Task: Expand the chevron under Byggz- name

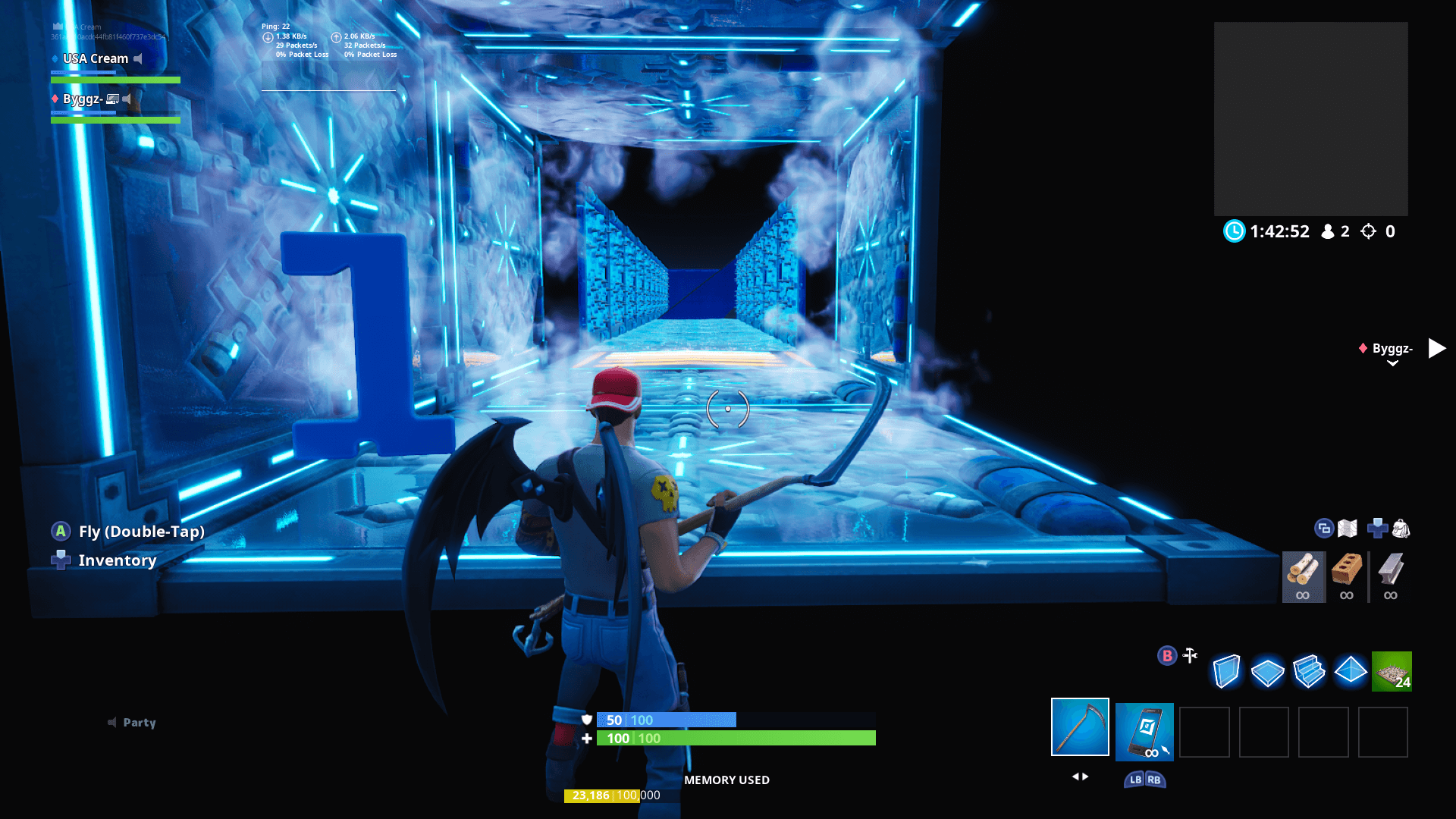Action: click(1394, 362)
